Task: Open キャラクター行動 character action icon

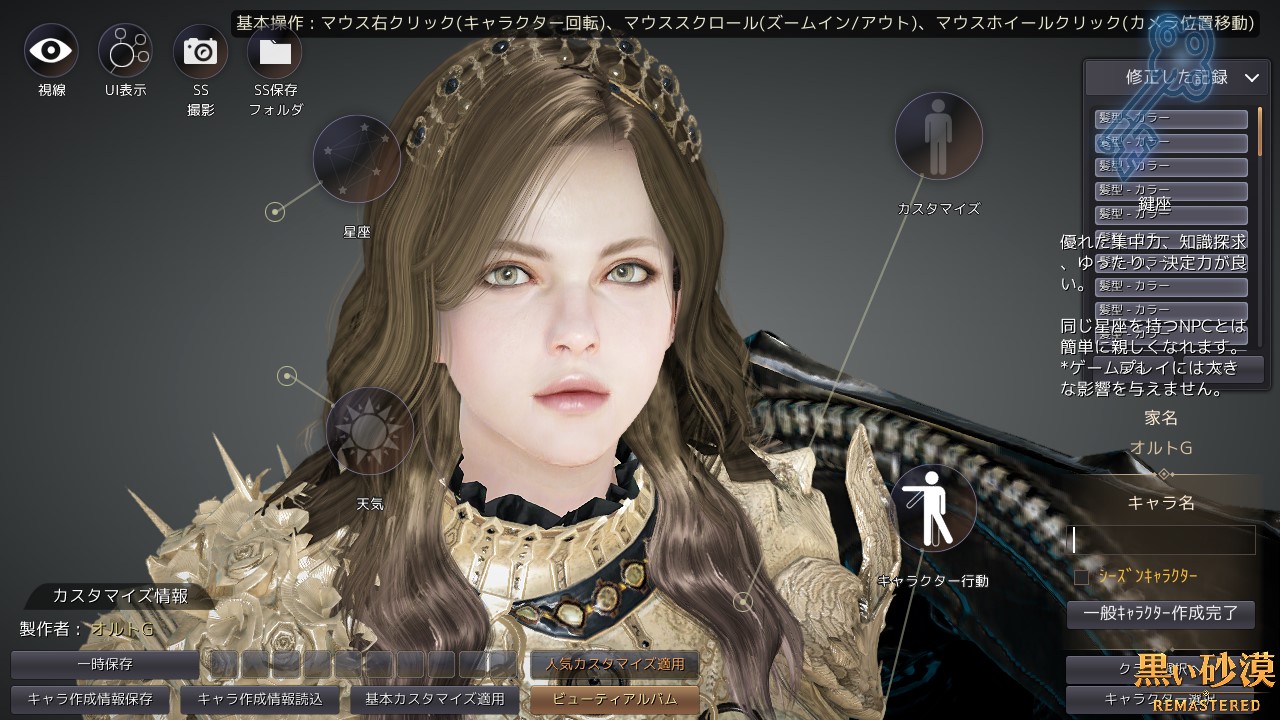Action: click(x=936, y=507)
